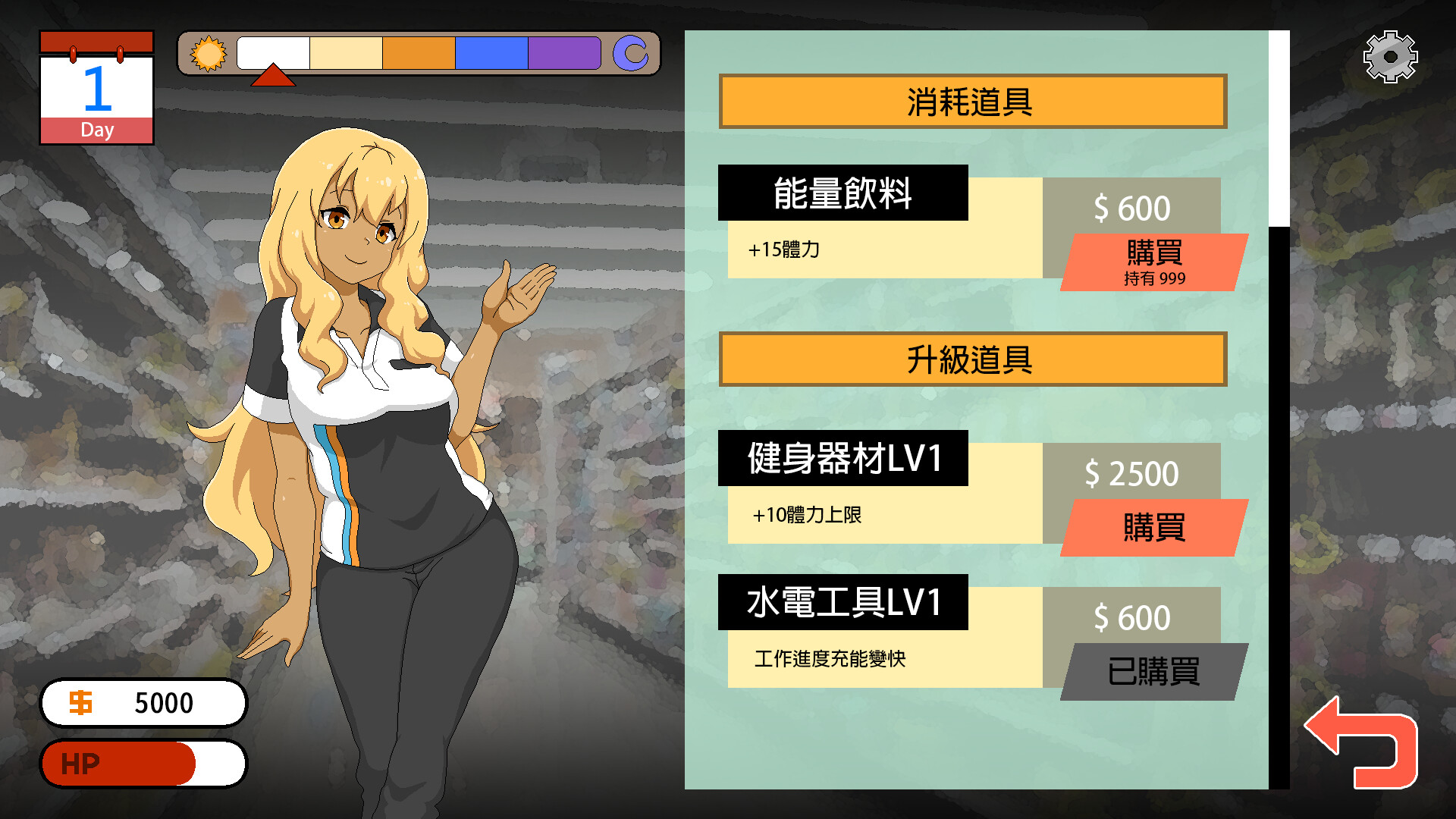Select the 能量飲料 item name label
This screenshot has height=819, width=1456.
845,194
